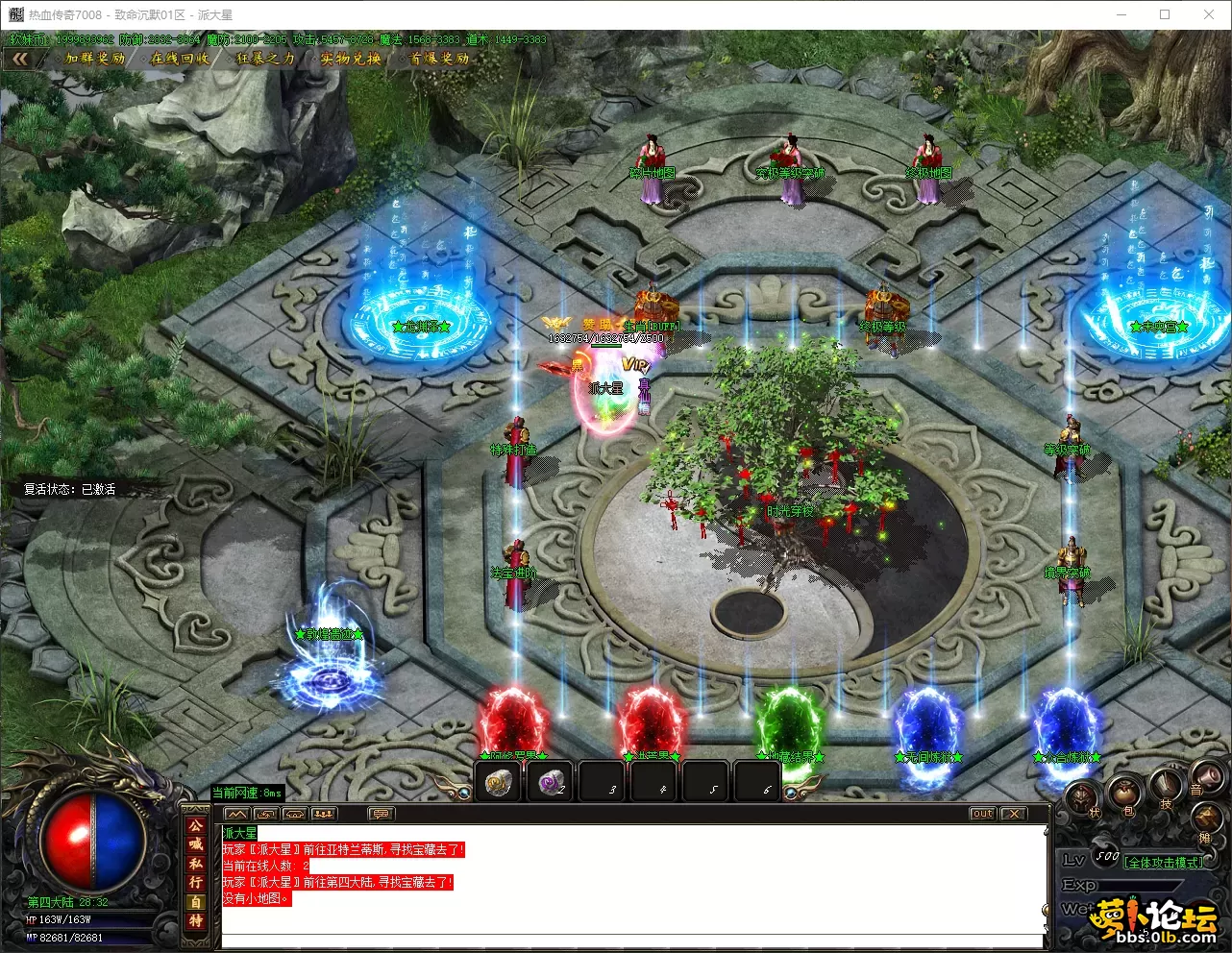
Task: Click the 'out' button above the chat
Action: [x=982, y=814]
